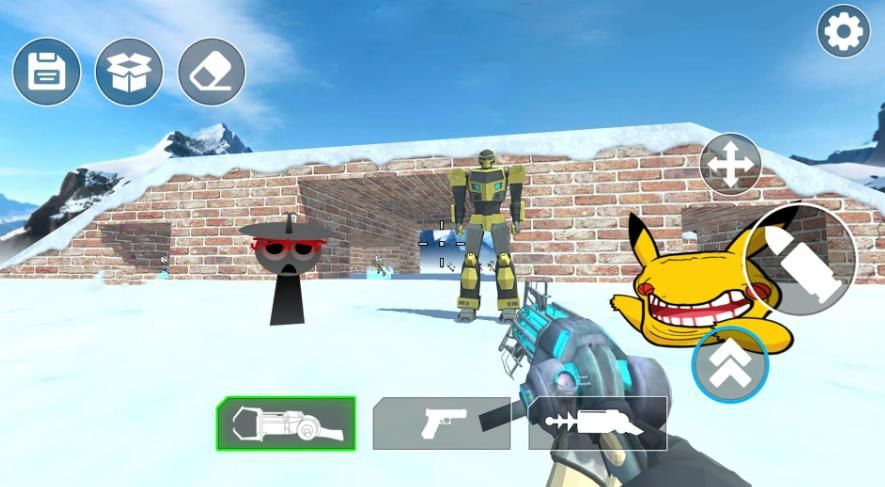Open the settings gear menu

(x=843, y=32)
